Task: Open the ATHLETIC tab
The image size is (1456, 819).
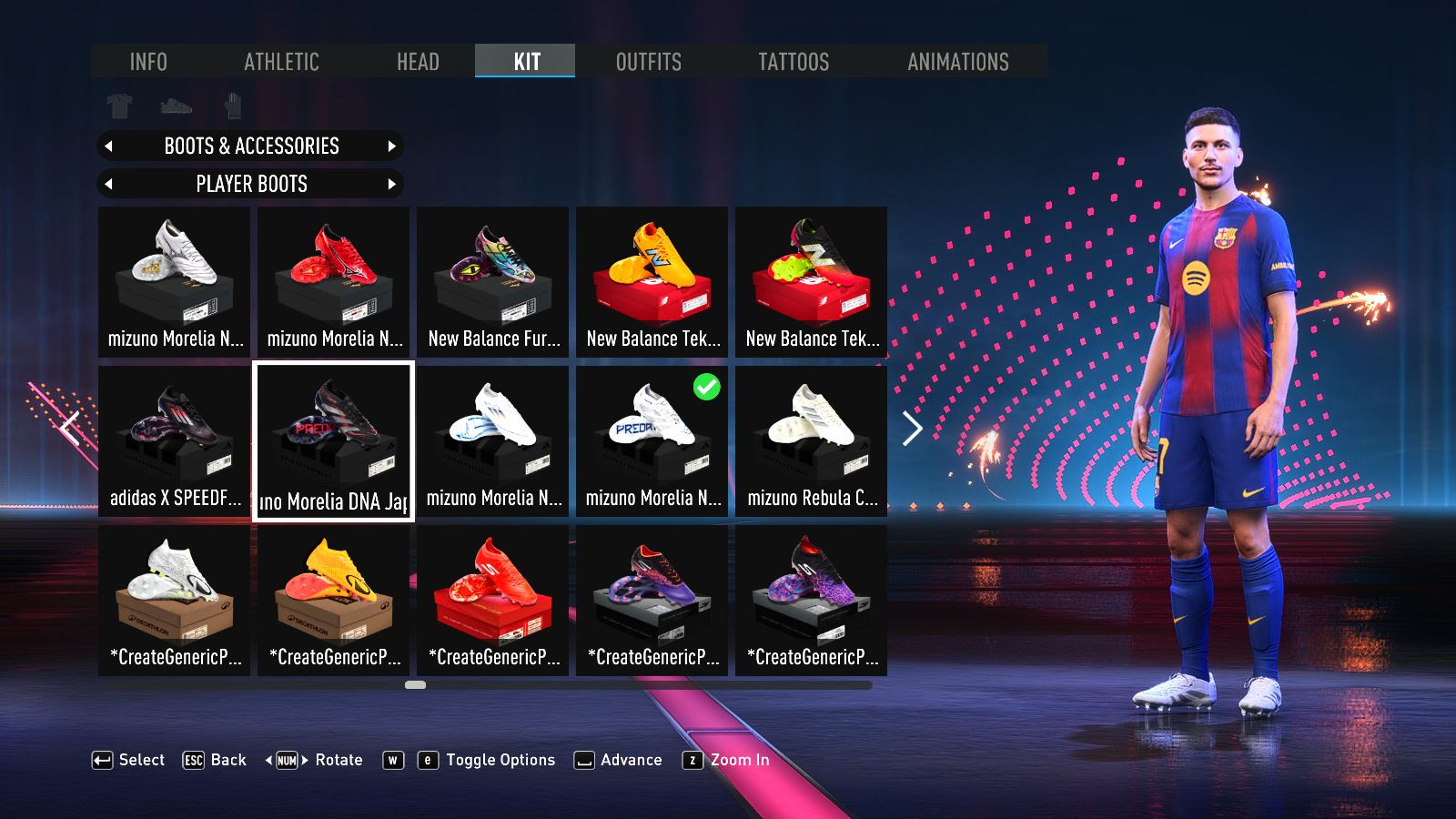Action: pyautogui.click(x=281, y=62)
